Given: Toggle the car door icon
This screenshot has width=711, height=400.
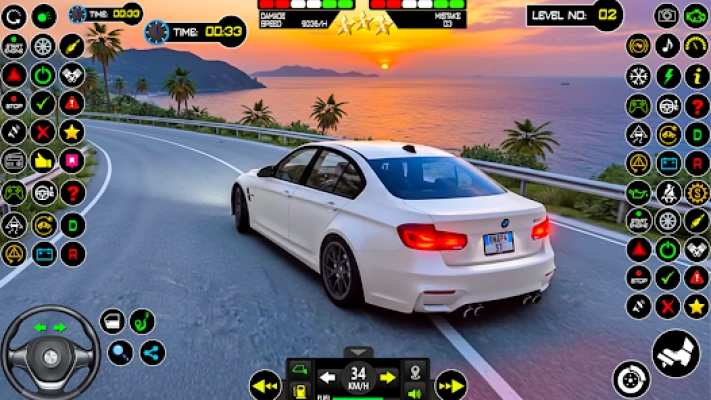Looking at the screenshot, I should (113, 321).
